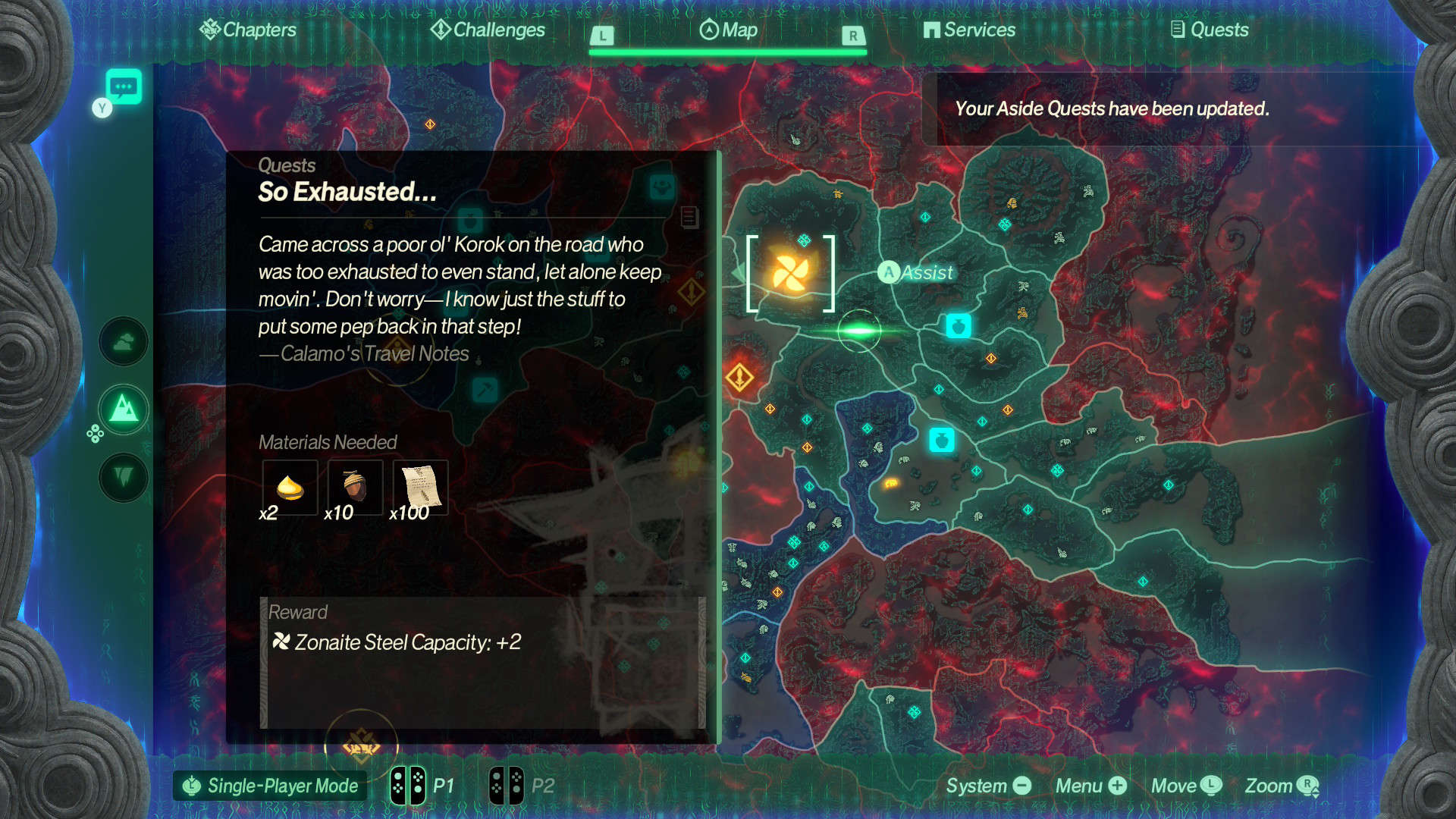Select the surface layer mountain icon
The image size is (1456, 819).
[124, 409]
